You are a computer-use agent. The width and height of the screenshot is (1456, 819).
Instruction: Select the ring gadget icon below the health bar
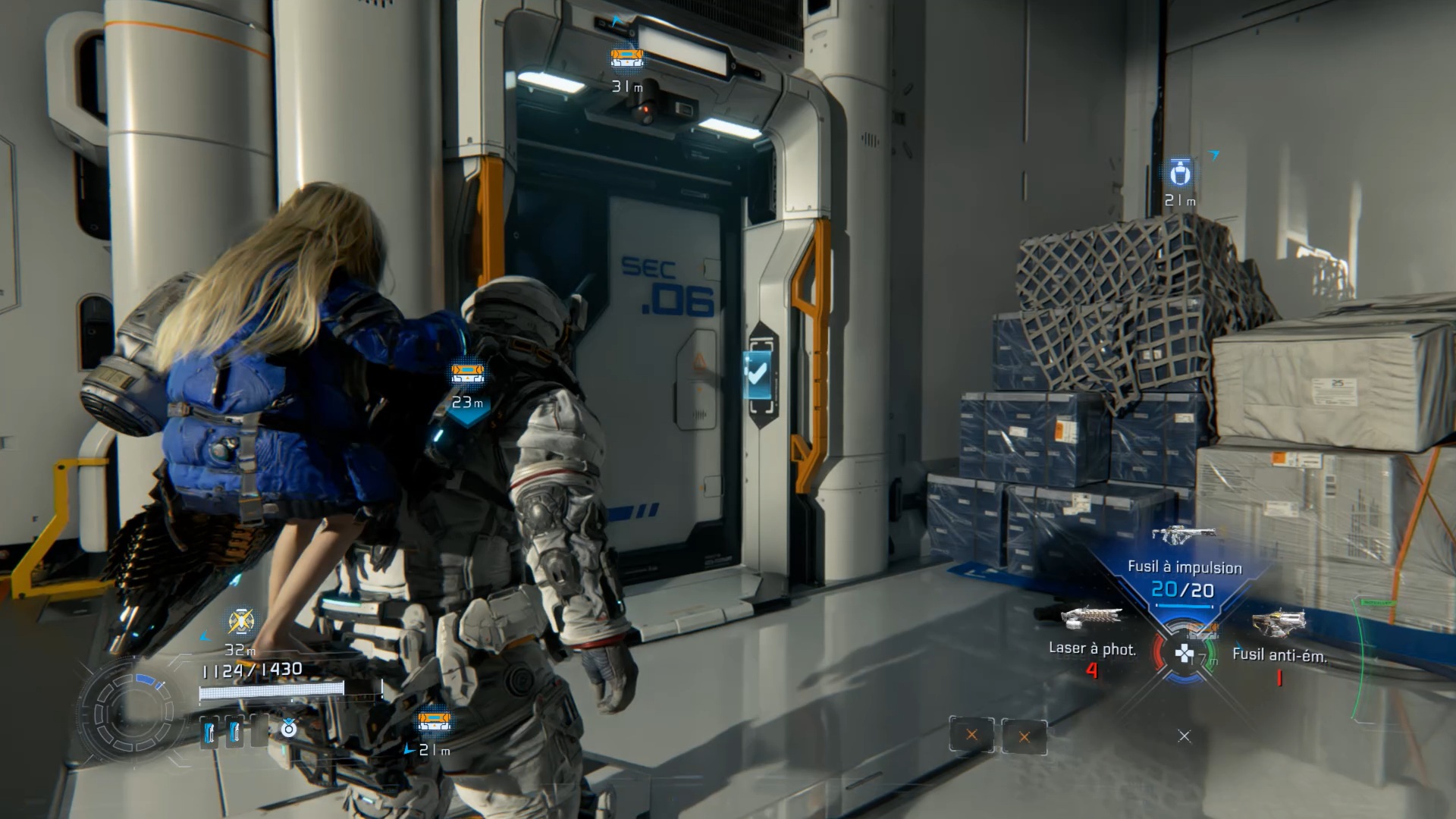[289, 729]
